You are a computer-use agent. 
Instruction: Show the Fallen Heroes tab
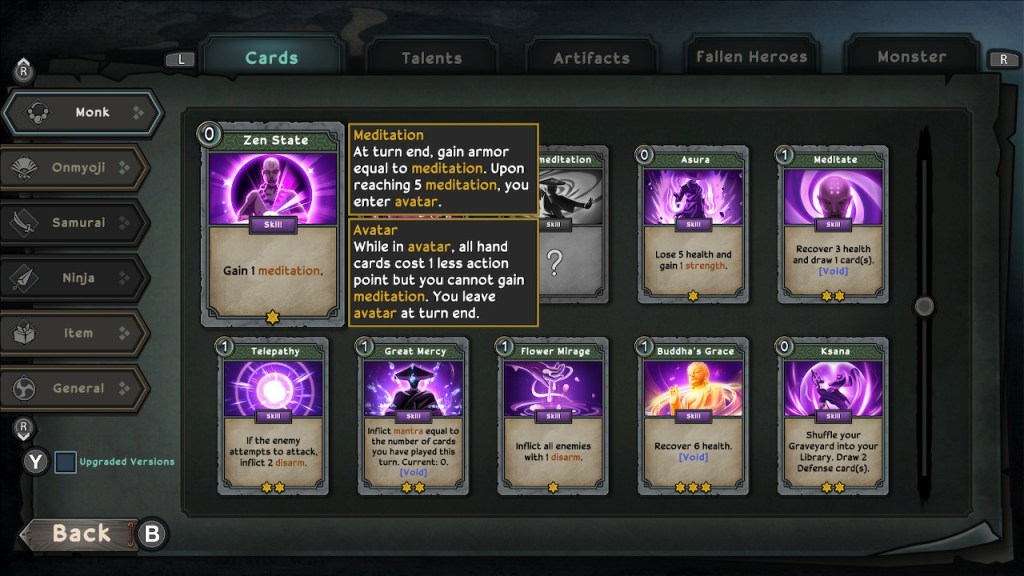(x=751, y=57)
